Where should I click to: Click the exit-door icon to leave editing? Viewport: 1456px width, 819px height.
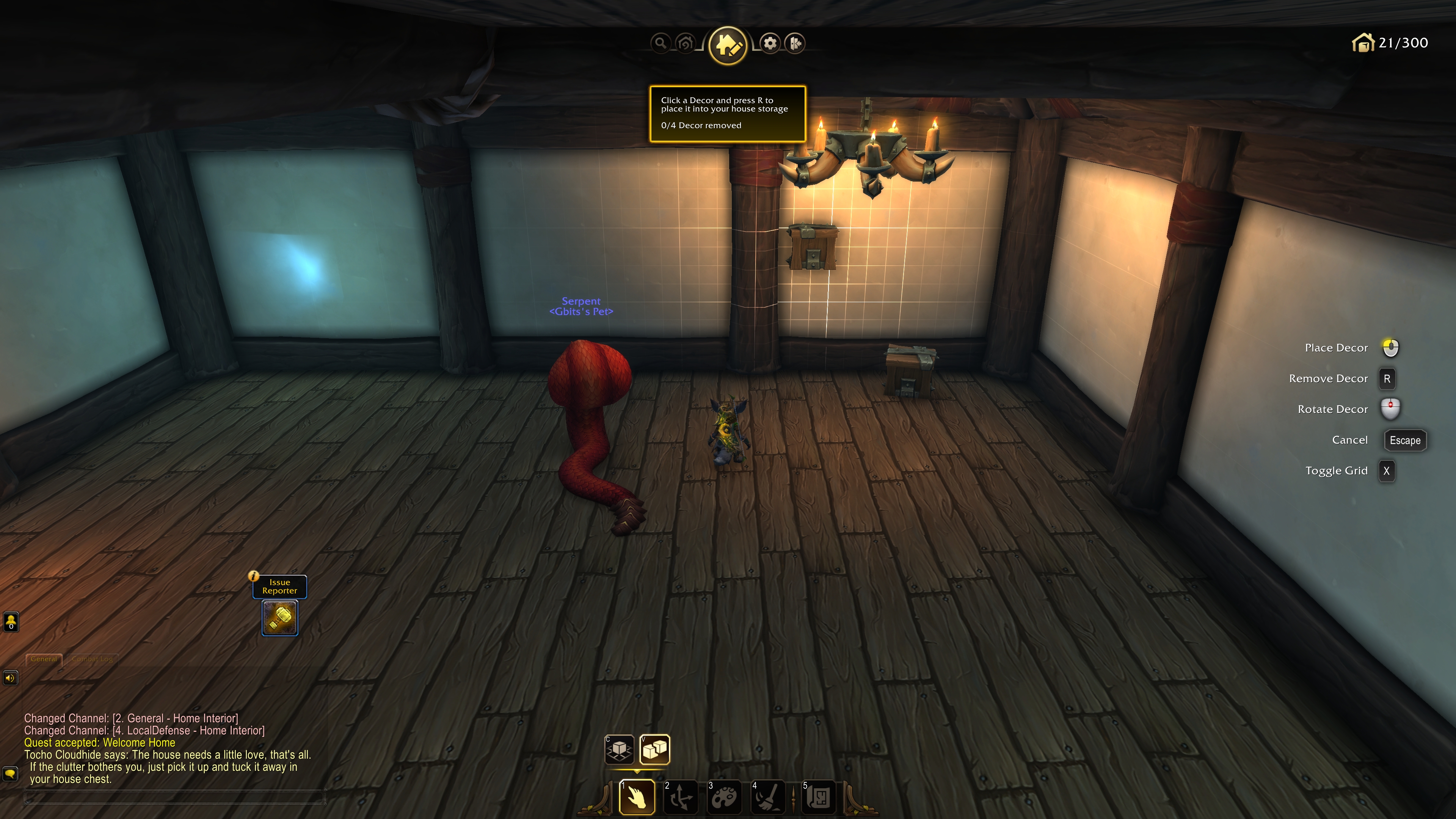click(x=795, y=43)
